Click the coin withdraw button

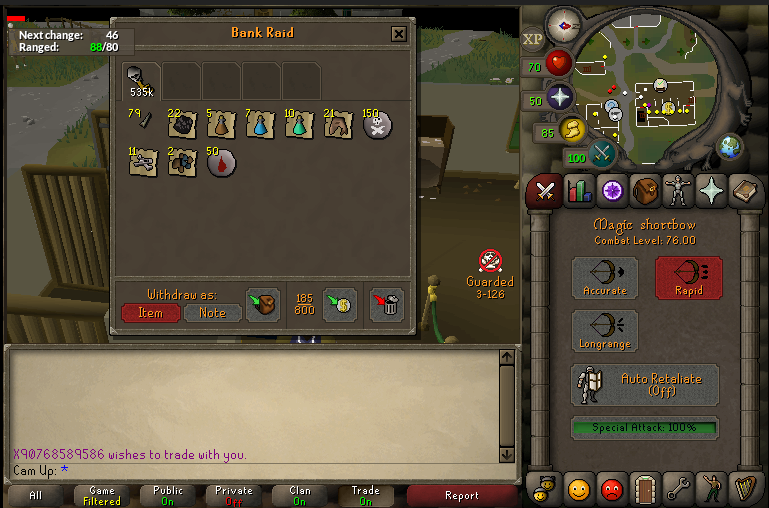click(x=340, y=304)
